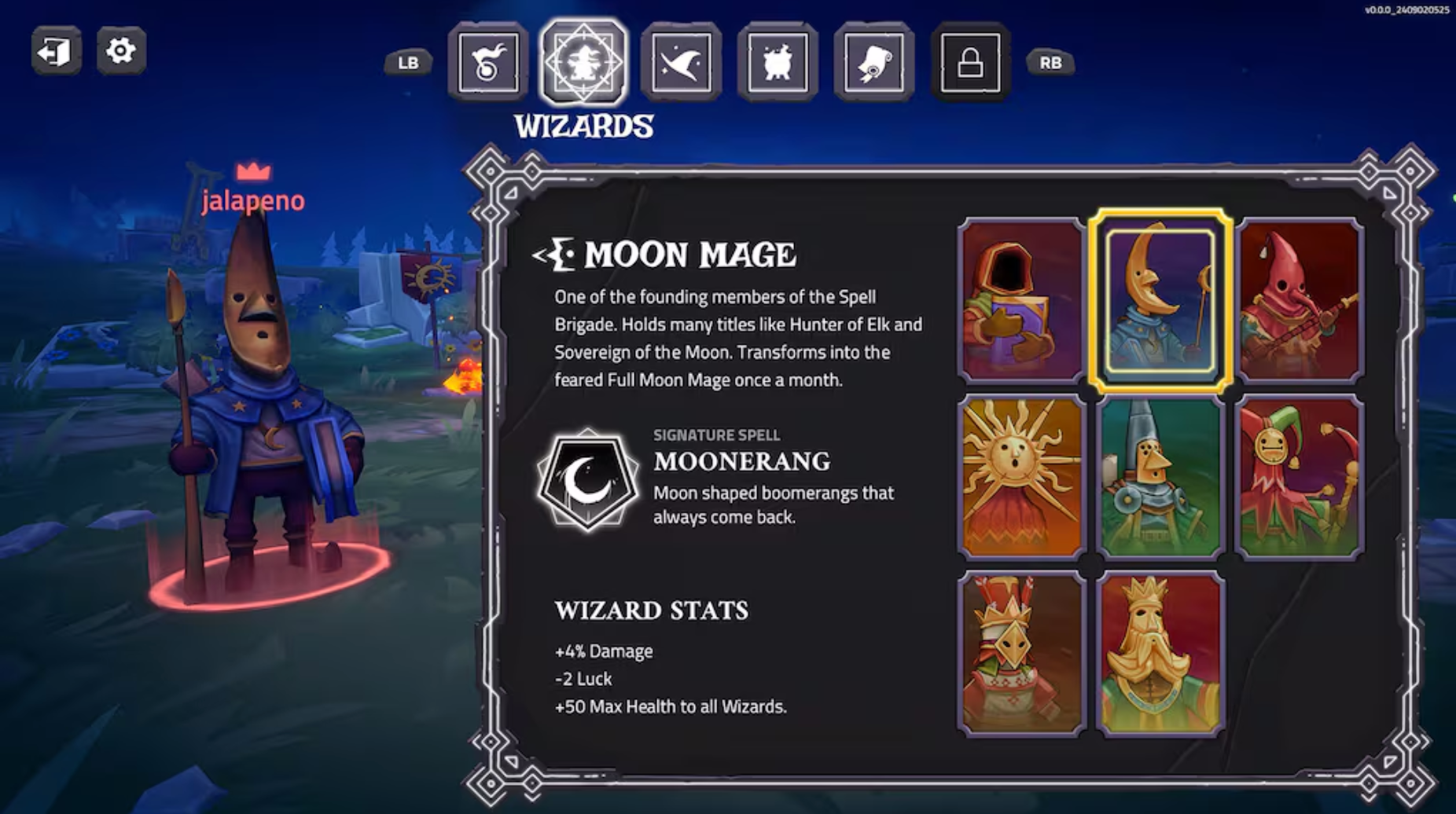Select the curled horn spells category icon

(487, 64)
